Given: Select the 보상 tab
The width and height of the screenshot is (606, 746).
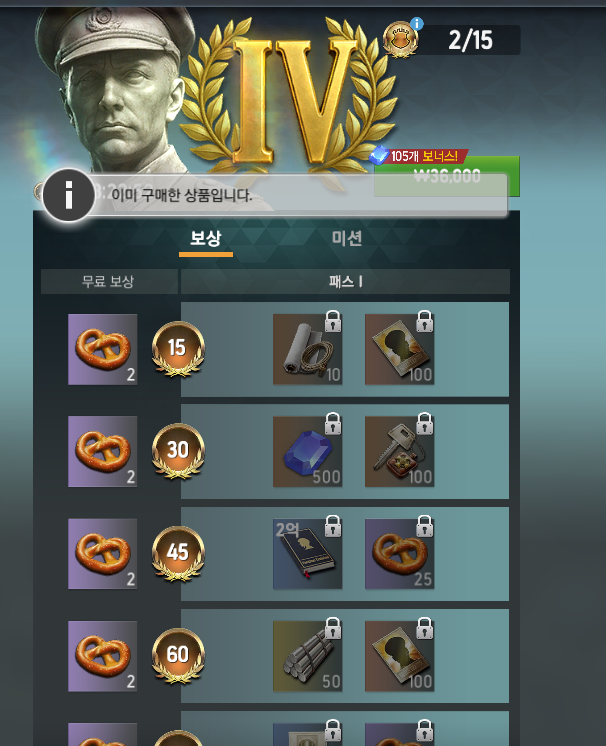Looking at the screenshot, I should pyautogui.click(x=206, y=238).
